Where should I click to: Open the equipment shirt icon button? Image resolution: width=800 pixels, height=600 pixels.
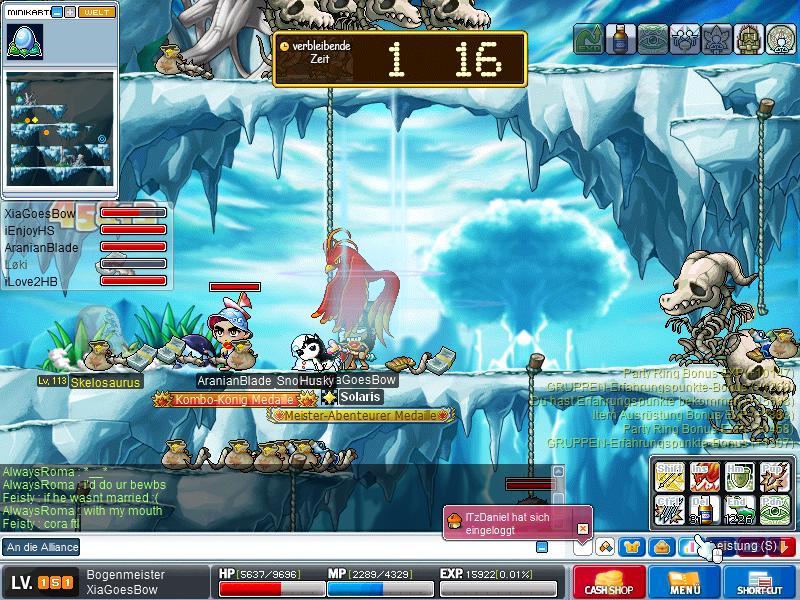point(632,546)
